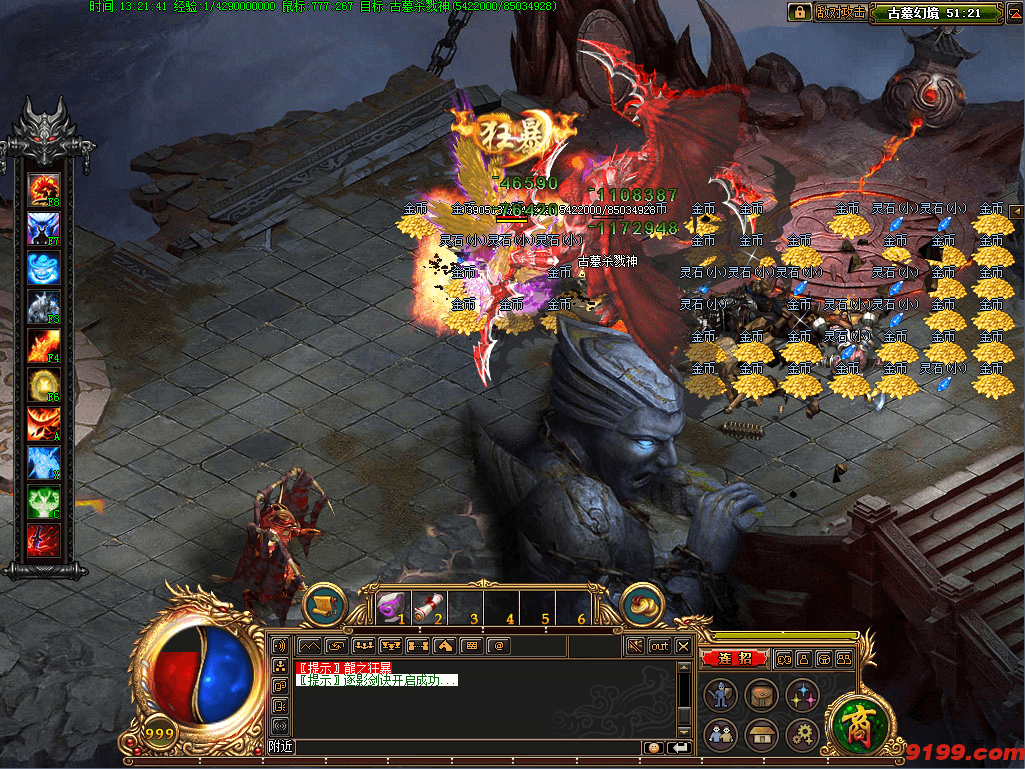This screenshot has width=1025, height=769.
Task: Expand the minimap with the red arrow button
Action: click(x=1016, y=210)
